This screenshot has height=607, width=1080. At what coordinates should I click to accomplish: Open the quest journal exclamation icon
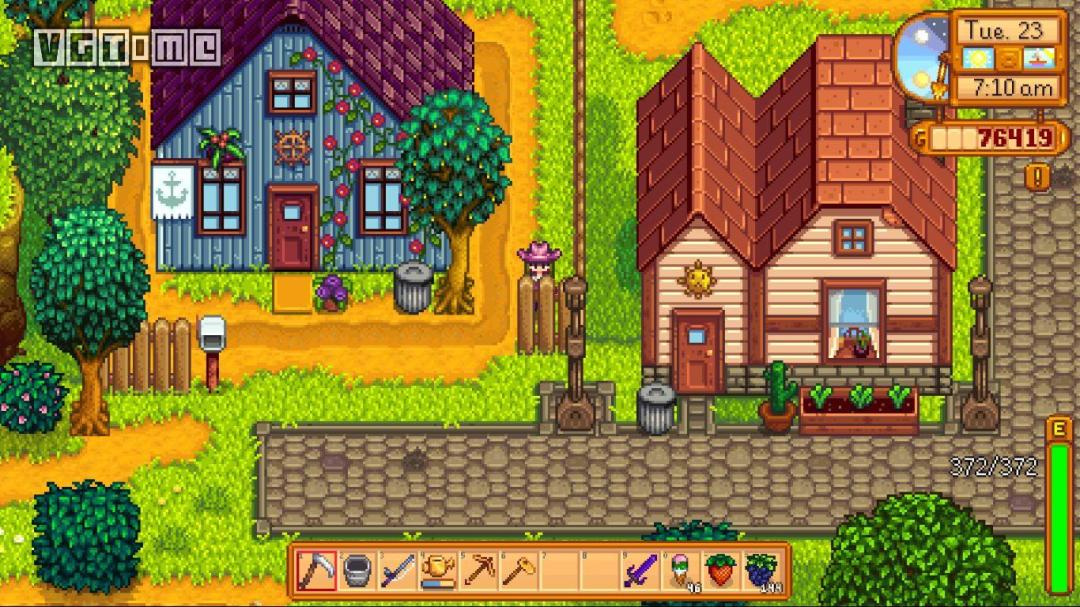(1037, 177)
